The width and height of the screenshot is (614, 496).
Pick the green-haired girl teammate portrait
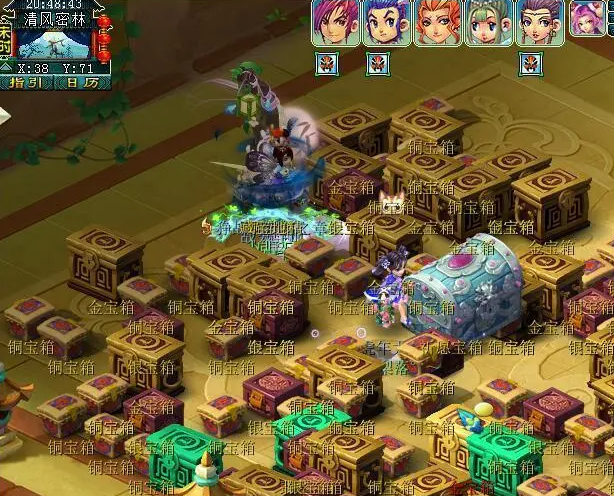[x=490, y=22]
